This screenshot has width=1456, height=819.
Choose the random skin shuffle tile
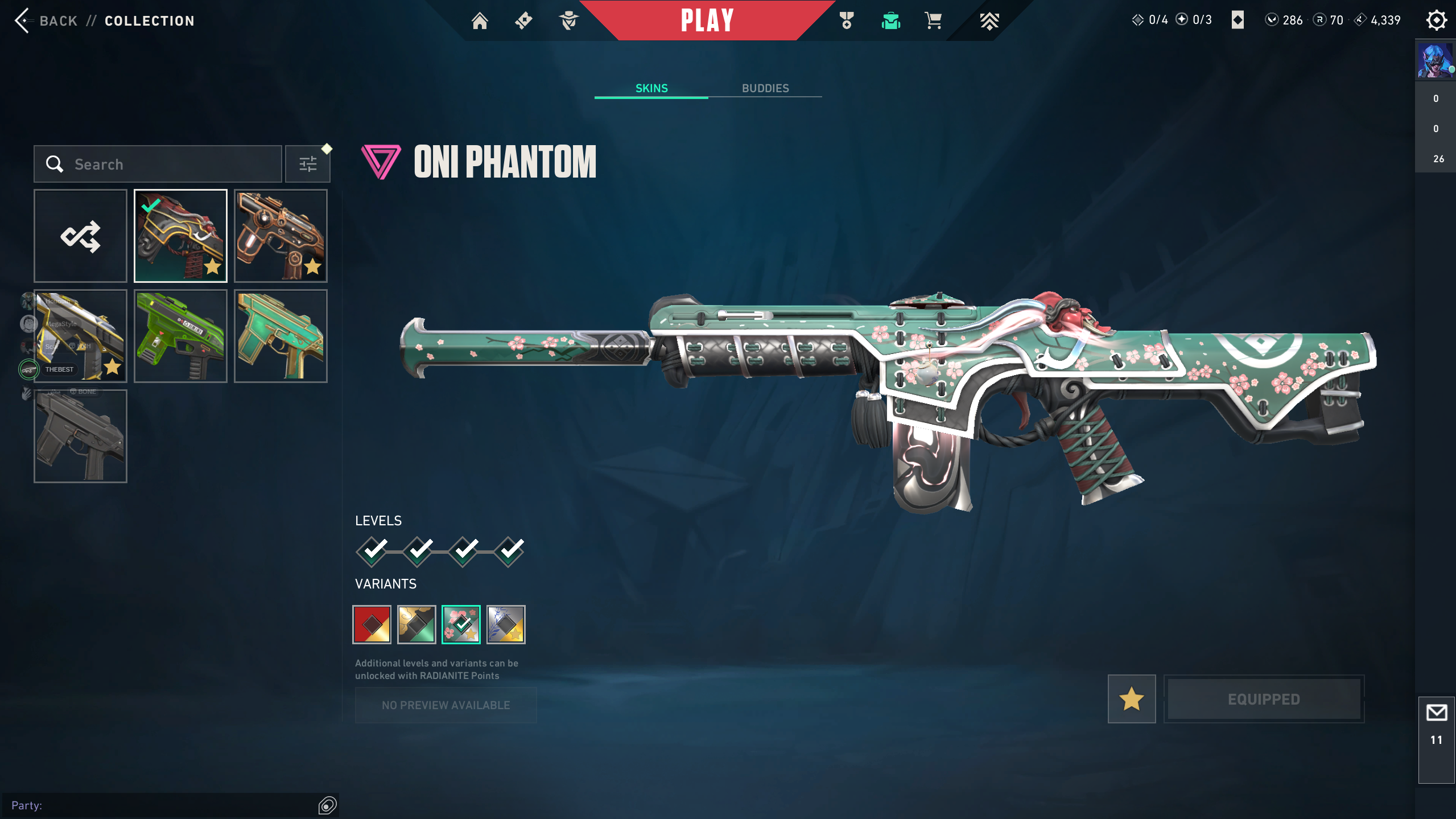coord(80,236)
